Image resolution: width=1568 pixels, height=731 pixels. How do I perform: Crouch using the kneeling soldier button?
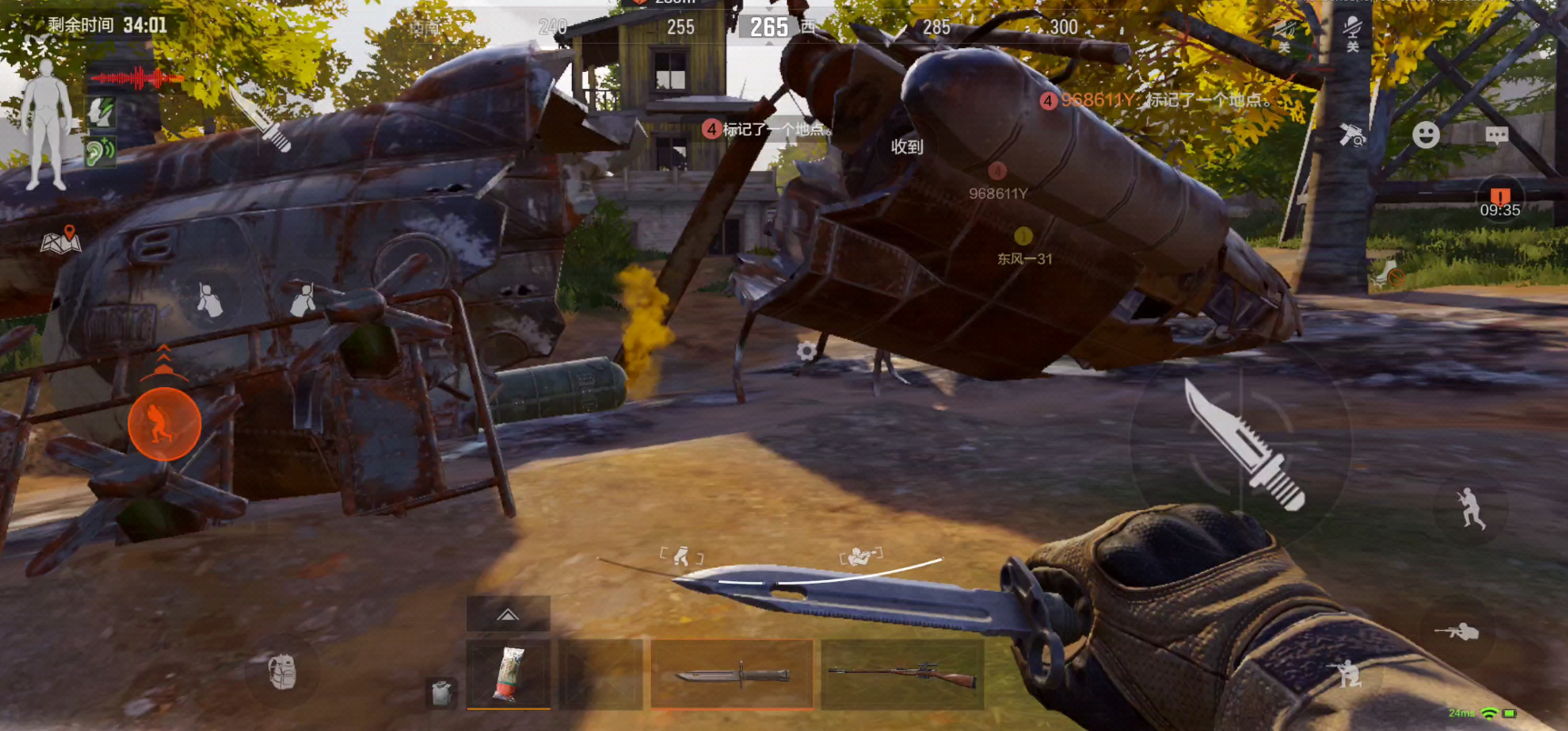(x=1347, y=674)
